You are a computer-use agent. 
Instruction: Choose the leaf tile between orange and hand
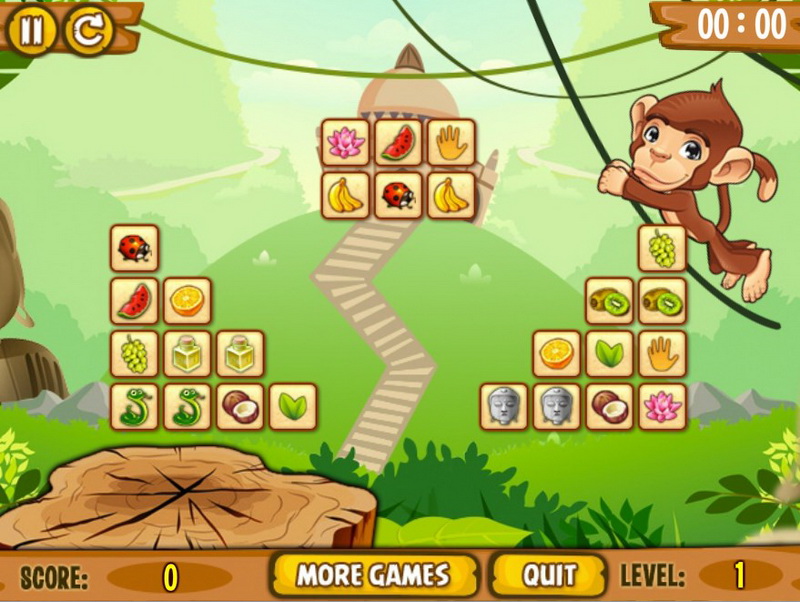click(x=609, y=354)
